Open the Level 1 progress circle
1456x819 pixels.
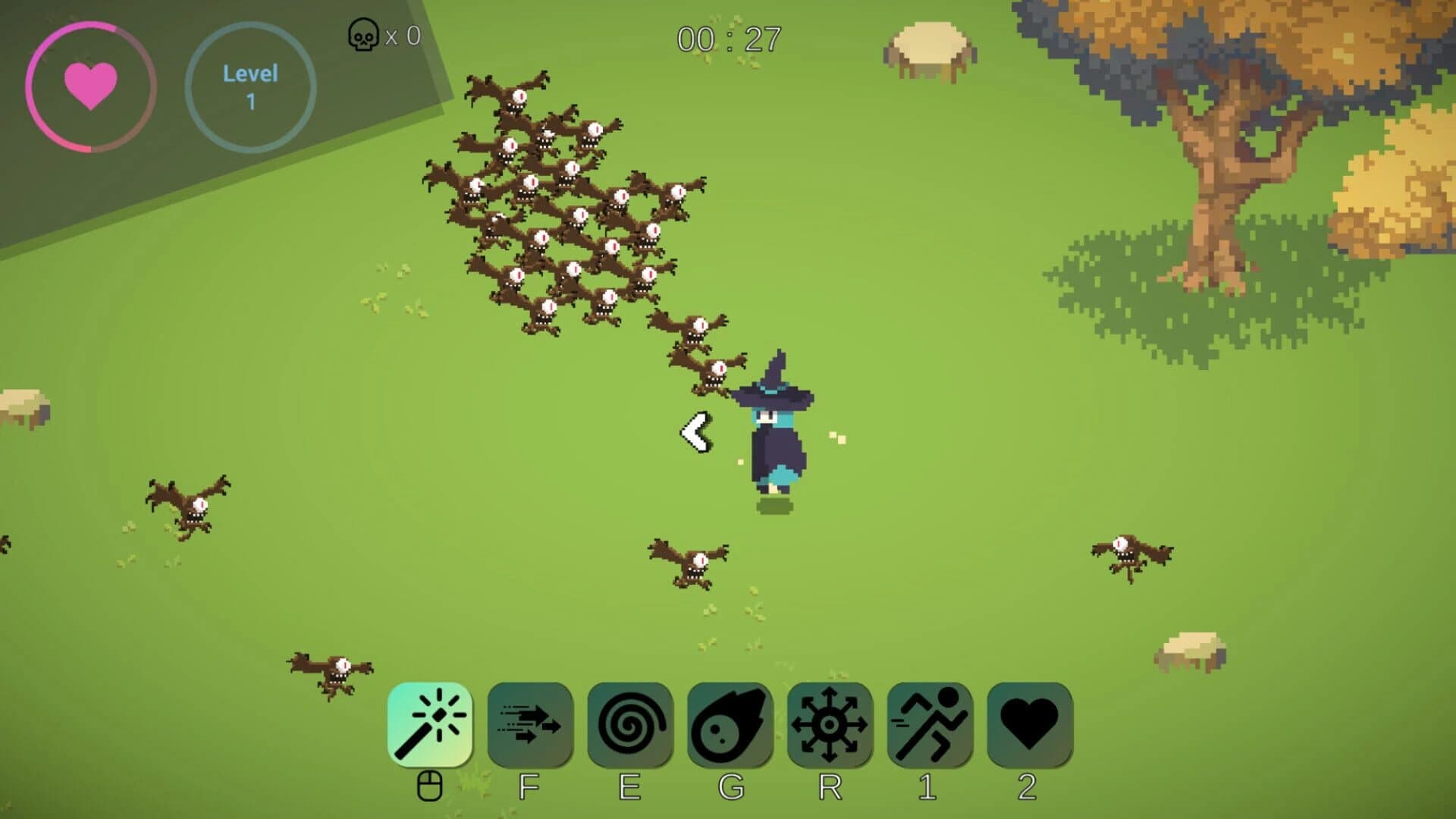click(251, 86)
